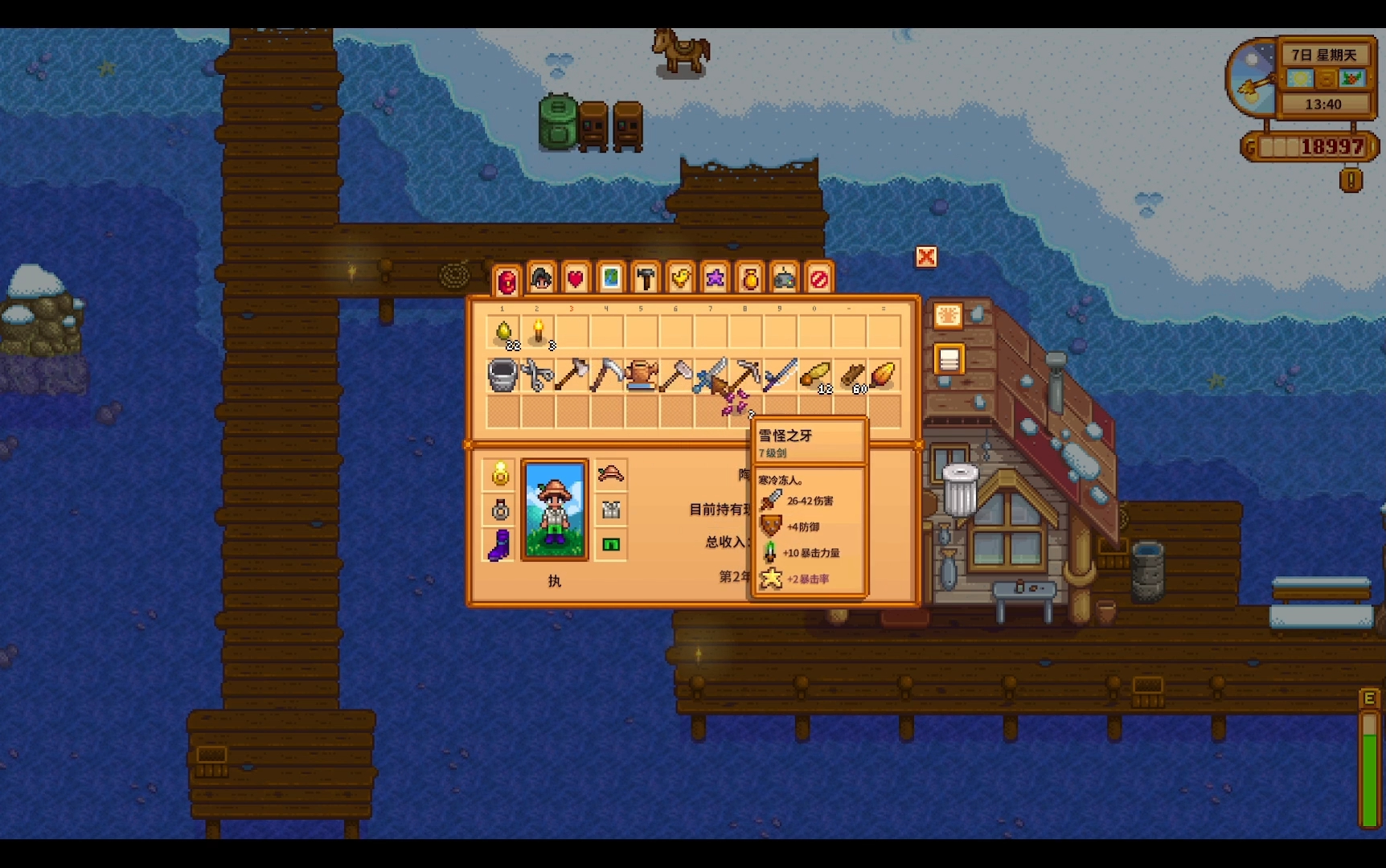This screenshot has height=868, width=1386.
Task: Switch to the skills tab with character portrait
Action: [542, 279]
